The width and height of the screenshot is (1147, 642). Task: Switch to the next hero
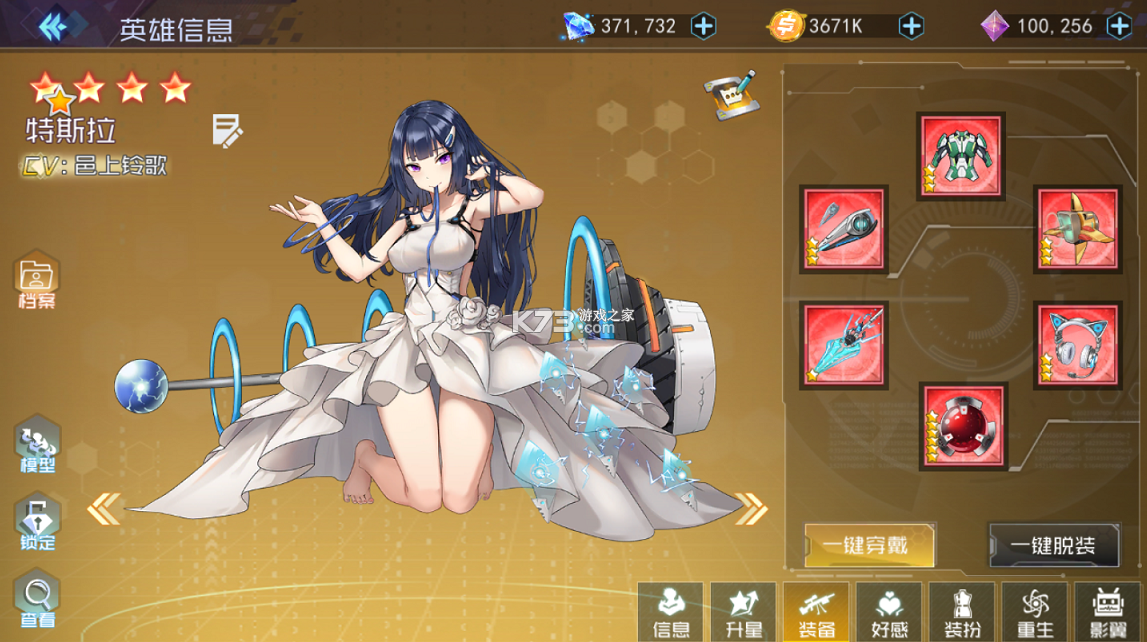[x=751, y=509]
